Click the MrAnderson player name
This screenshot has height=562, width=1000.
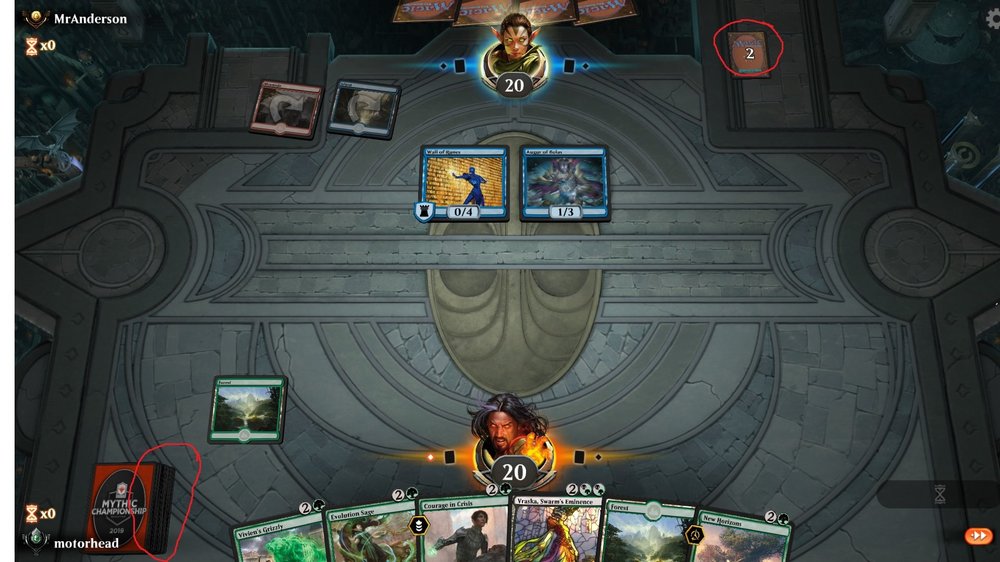tap(90, 18)
